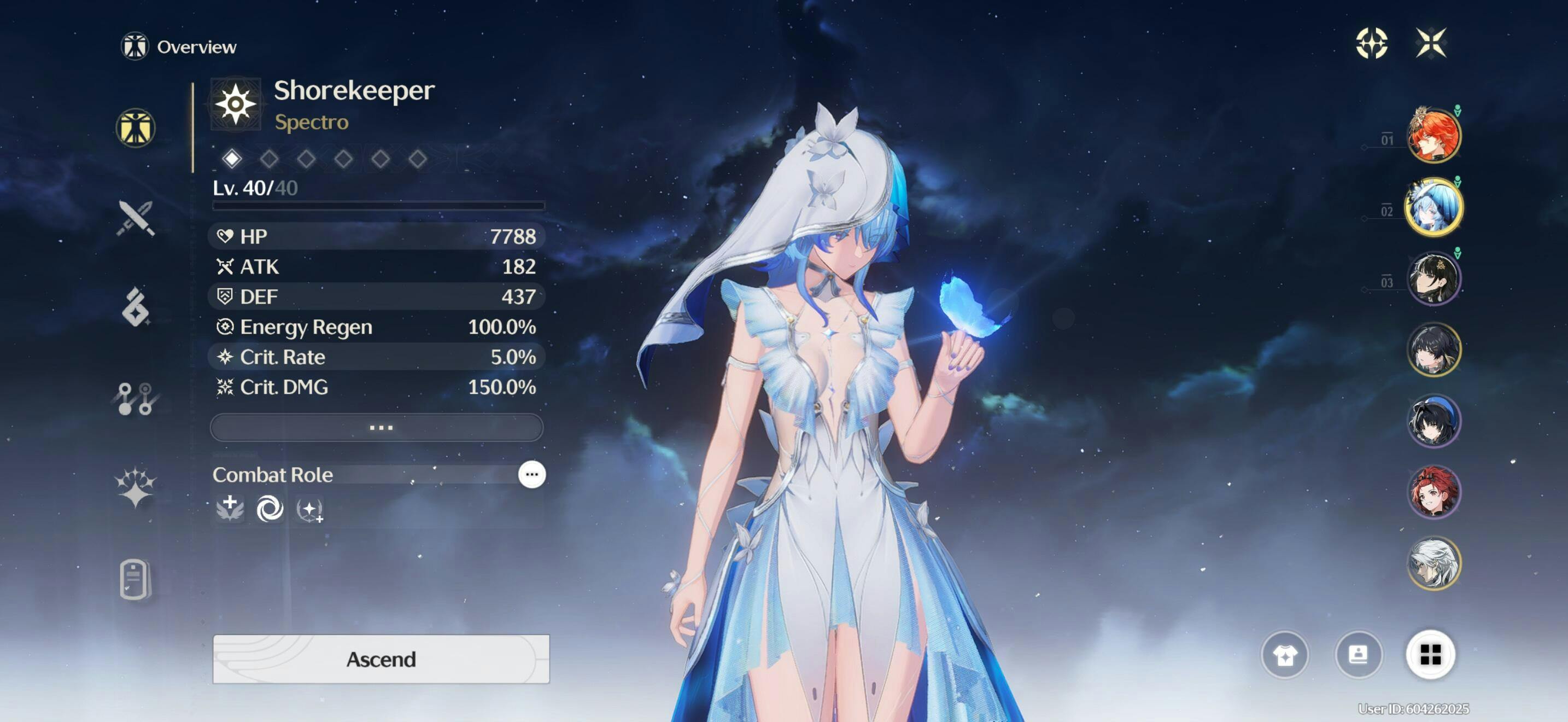
Task: Open the Weapon tab with crossed sword icon
Action: pyautogui.click(x=136, y=218)
